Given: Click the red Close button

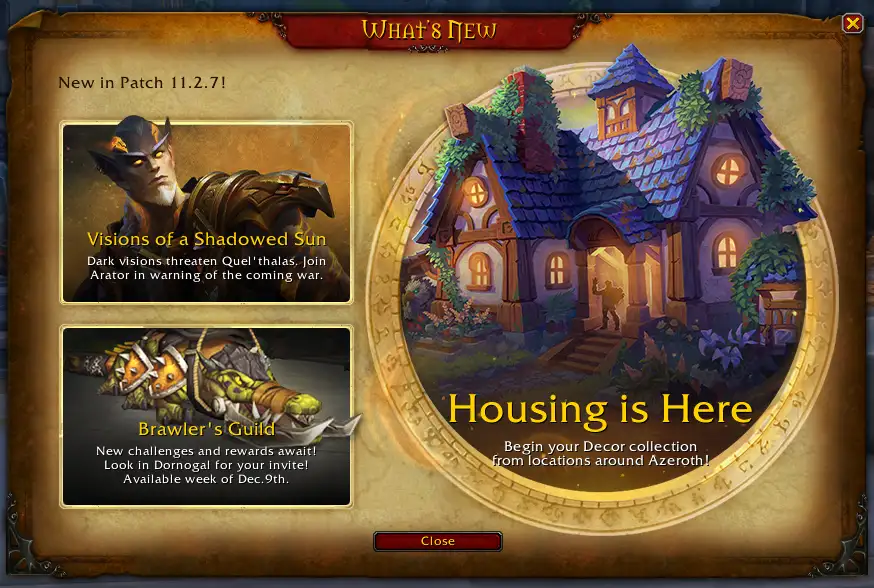Looking at the screenshot, I should point(437,541).
